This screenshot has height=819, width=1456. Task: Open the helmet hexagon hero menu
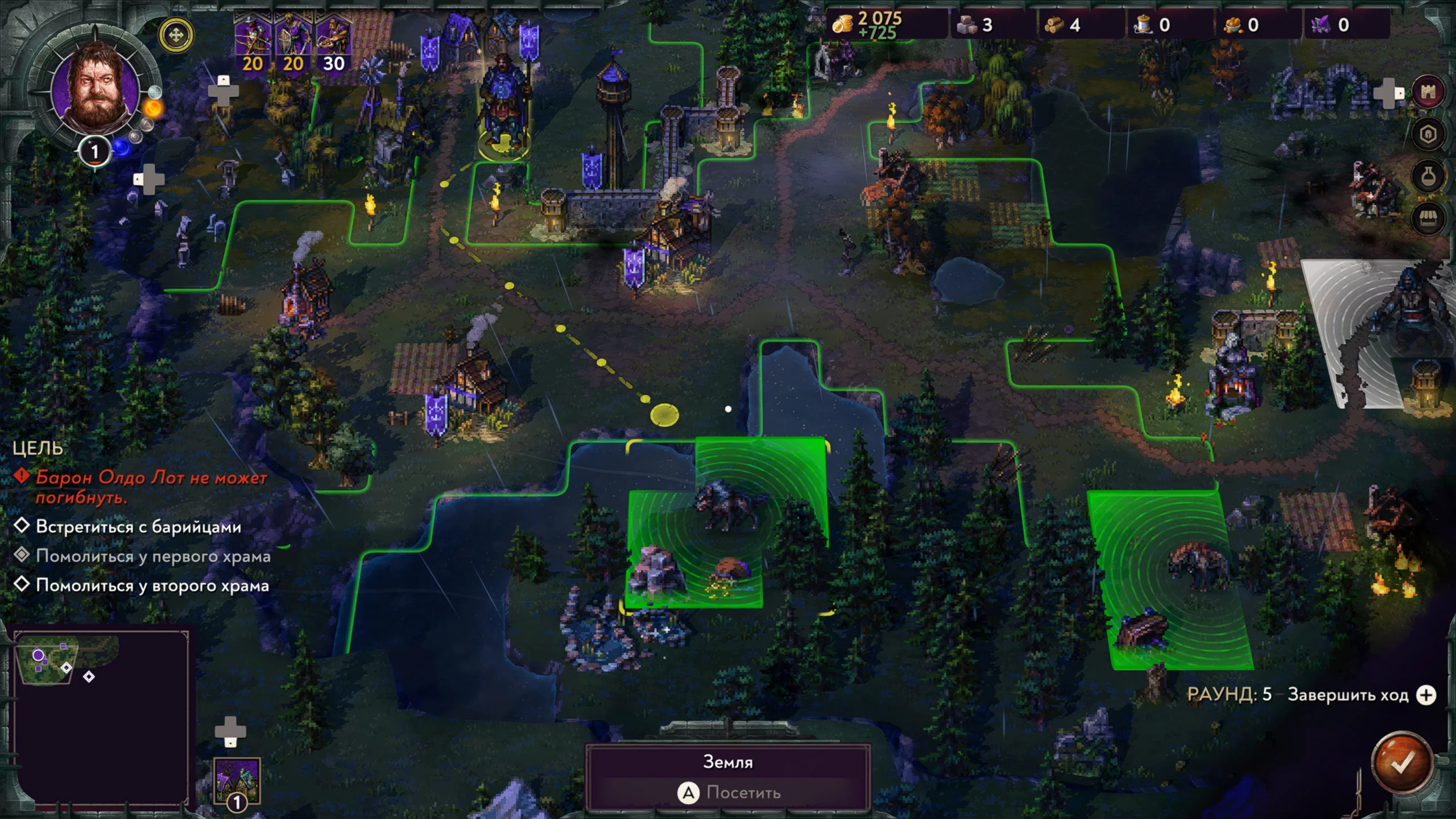tap(1428, 134)
